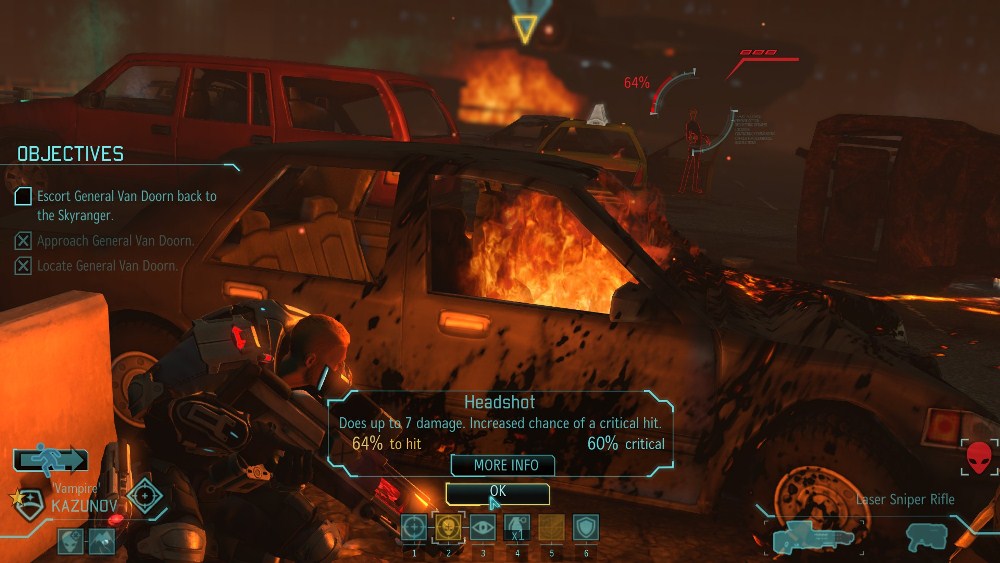Click the mountain perk icon
This screenshot has height=563, width=1000.
tap(102, 541)
